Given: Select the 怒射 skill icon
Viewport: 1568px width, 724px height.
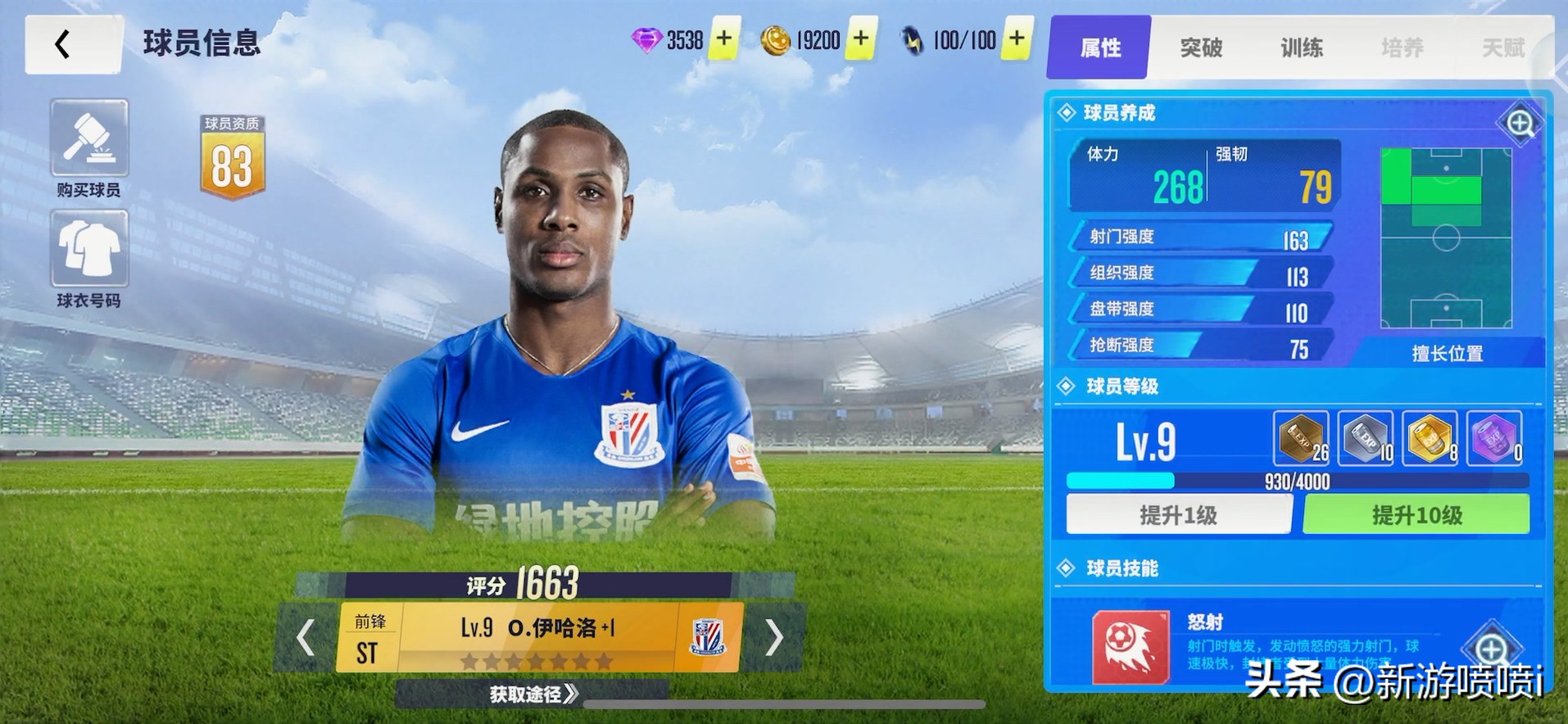Looking at the screenshot, I should coord(1131,647).
